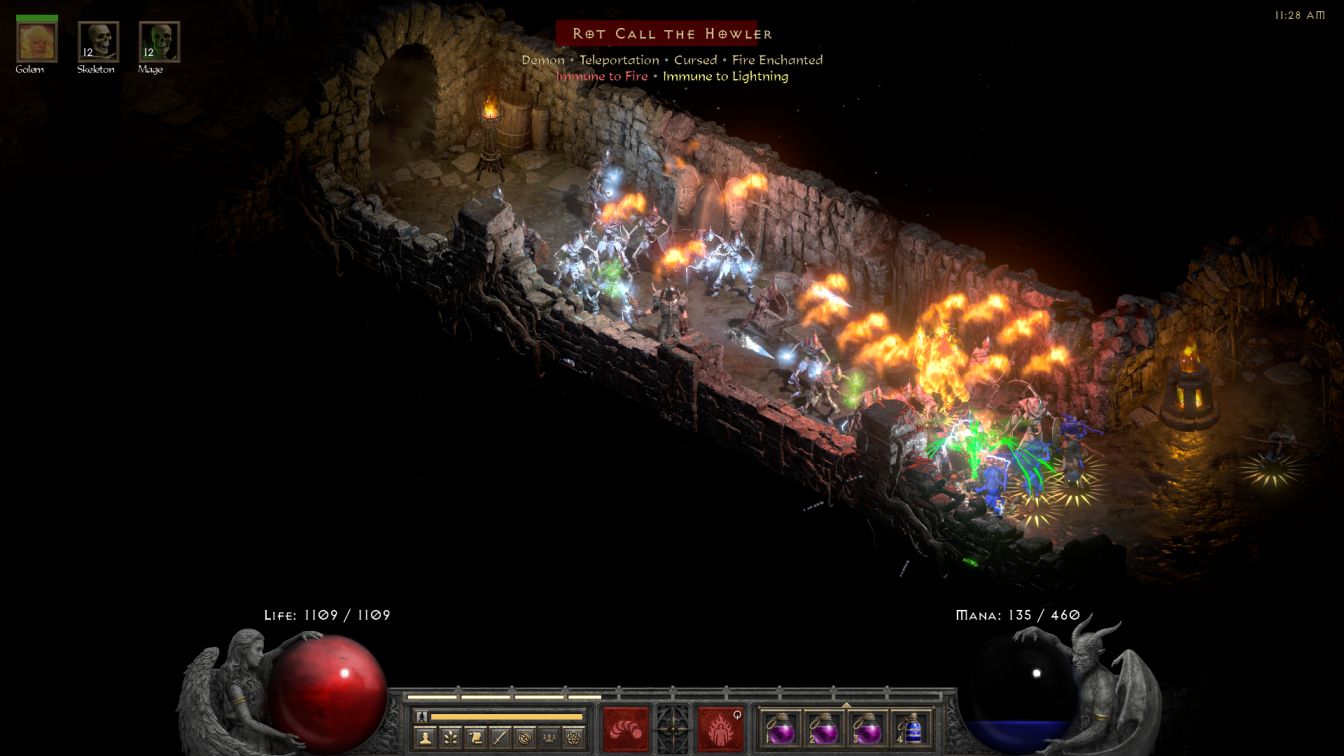1344x756 pixels.
Task: Toggle the run/walk button beside stamina bar
Action: 422,716
